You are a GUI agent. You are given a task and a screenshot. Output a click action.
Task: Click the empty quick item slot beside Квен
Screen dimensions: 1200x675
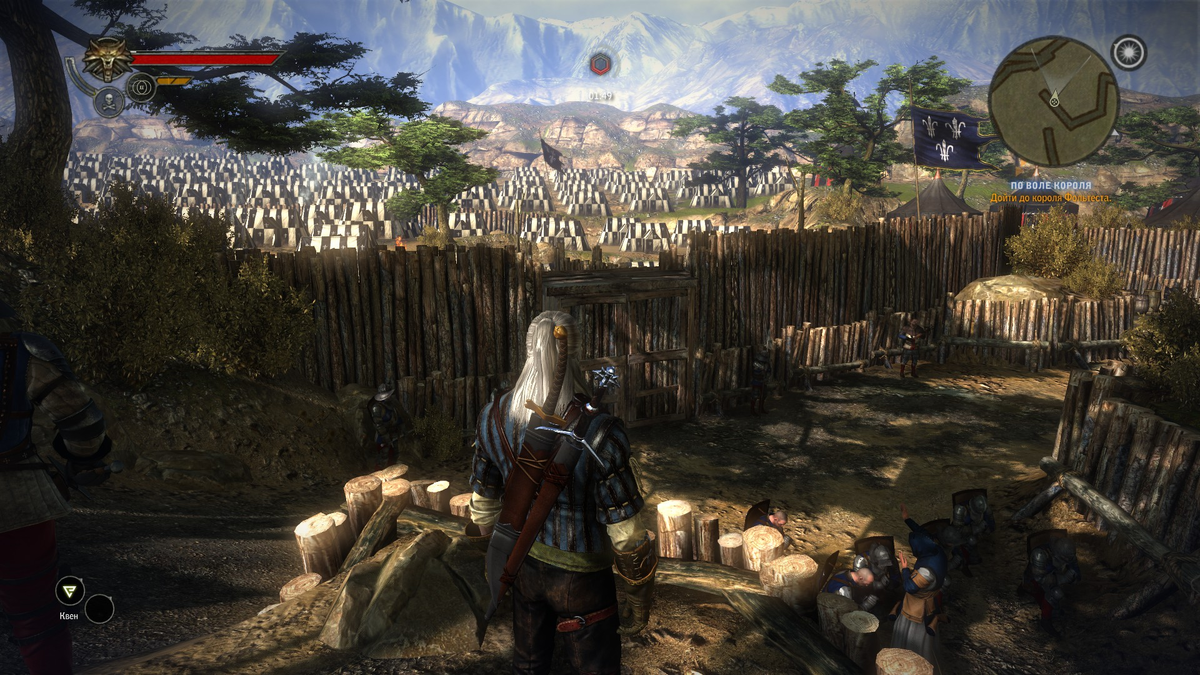(99, 608)
